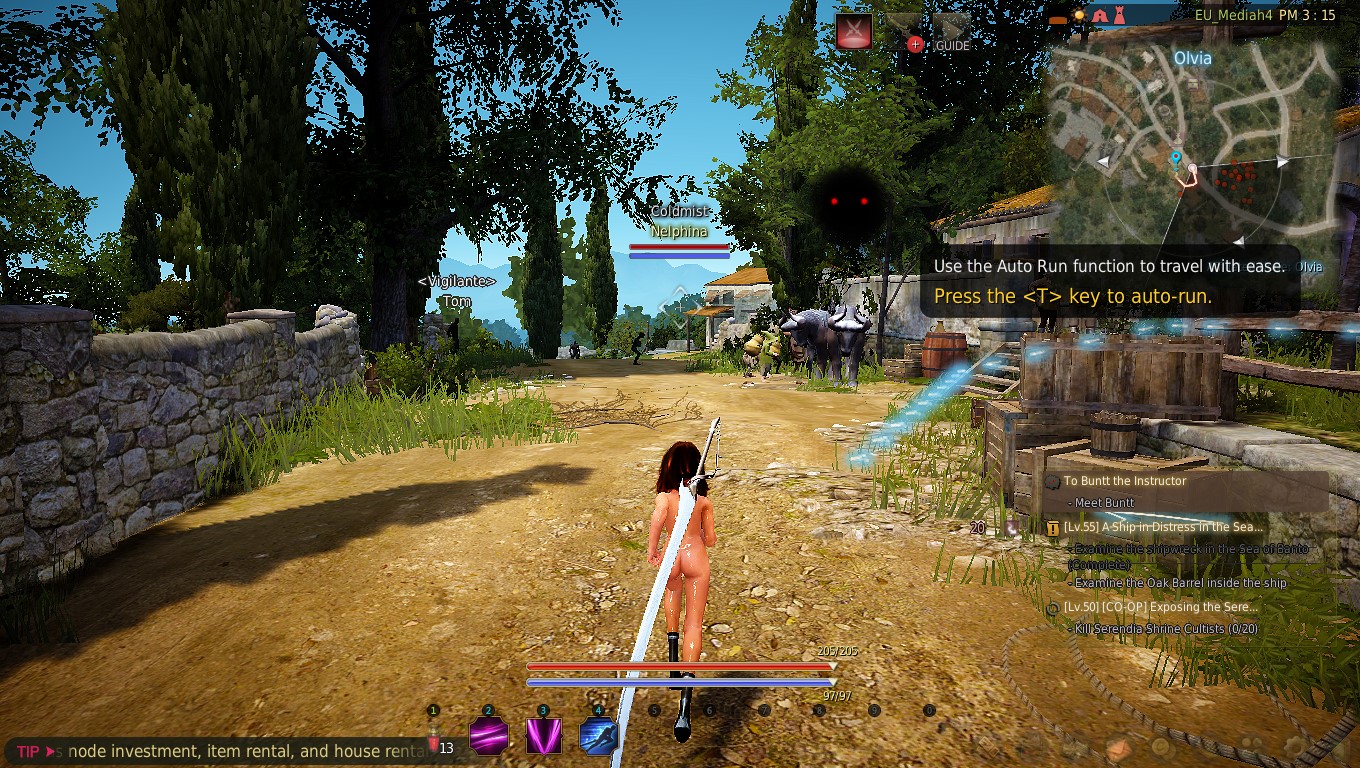Click the sun weather icon above the minimap
The width and height of the screenshot is (1360, 768).
point(1079,15)
